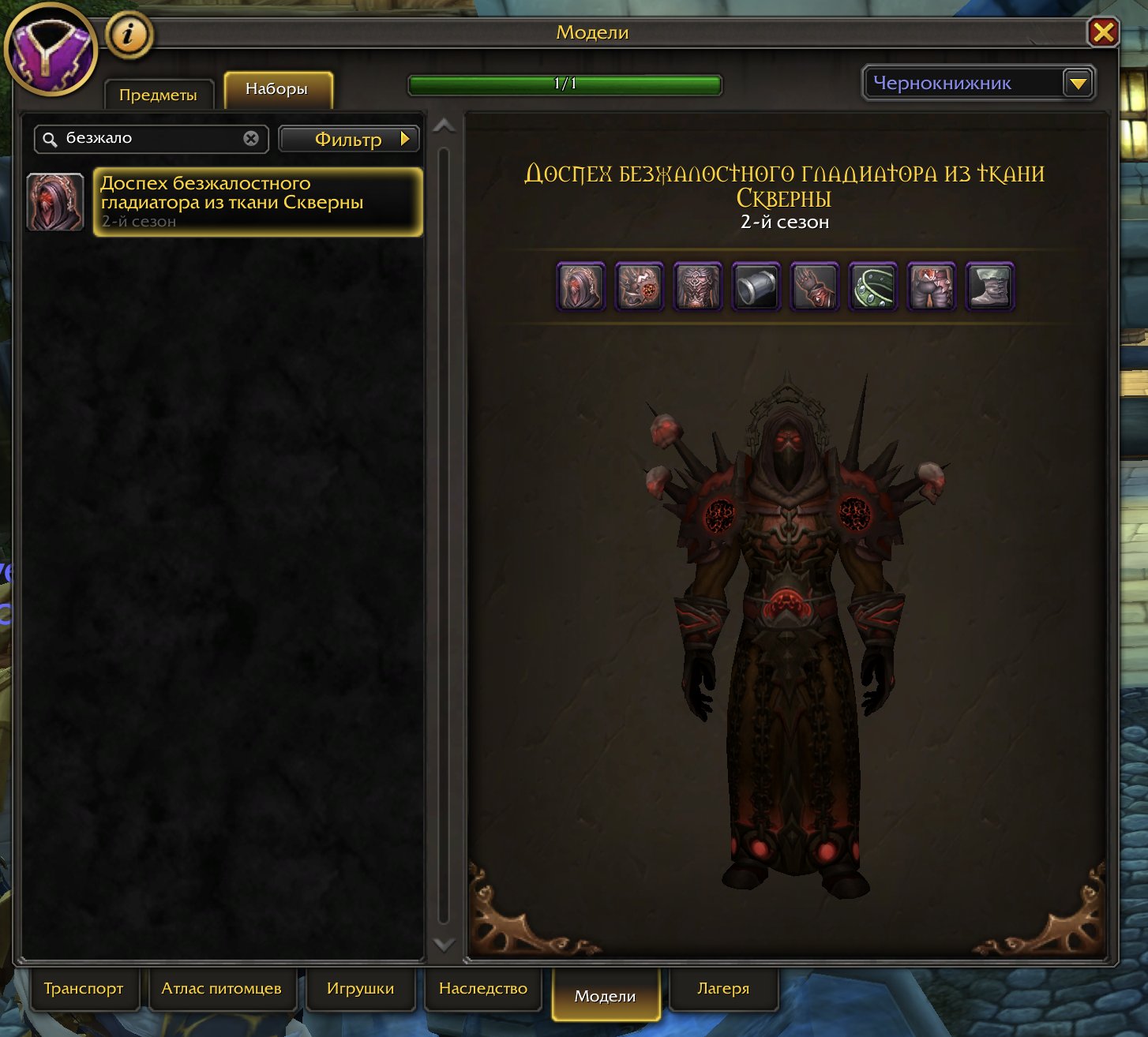Image resolution: width=1148 pixels, height=1037 pixels.
Task: Click the purple cloak emblem in the corner
Action: point(51,51)
